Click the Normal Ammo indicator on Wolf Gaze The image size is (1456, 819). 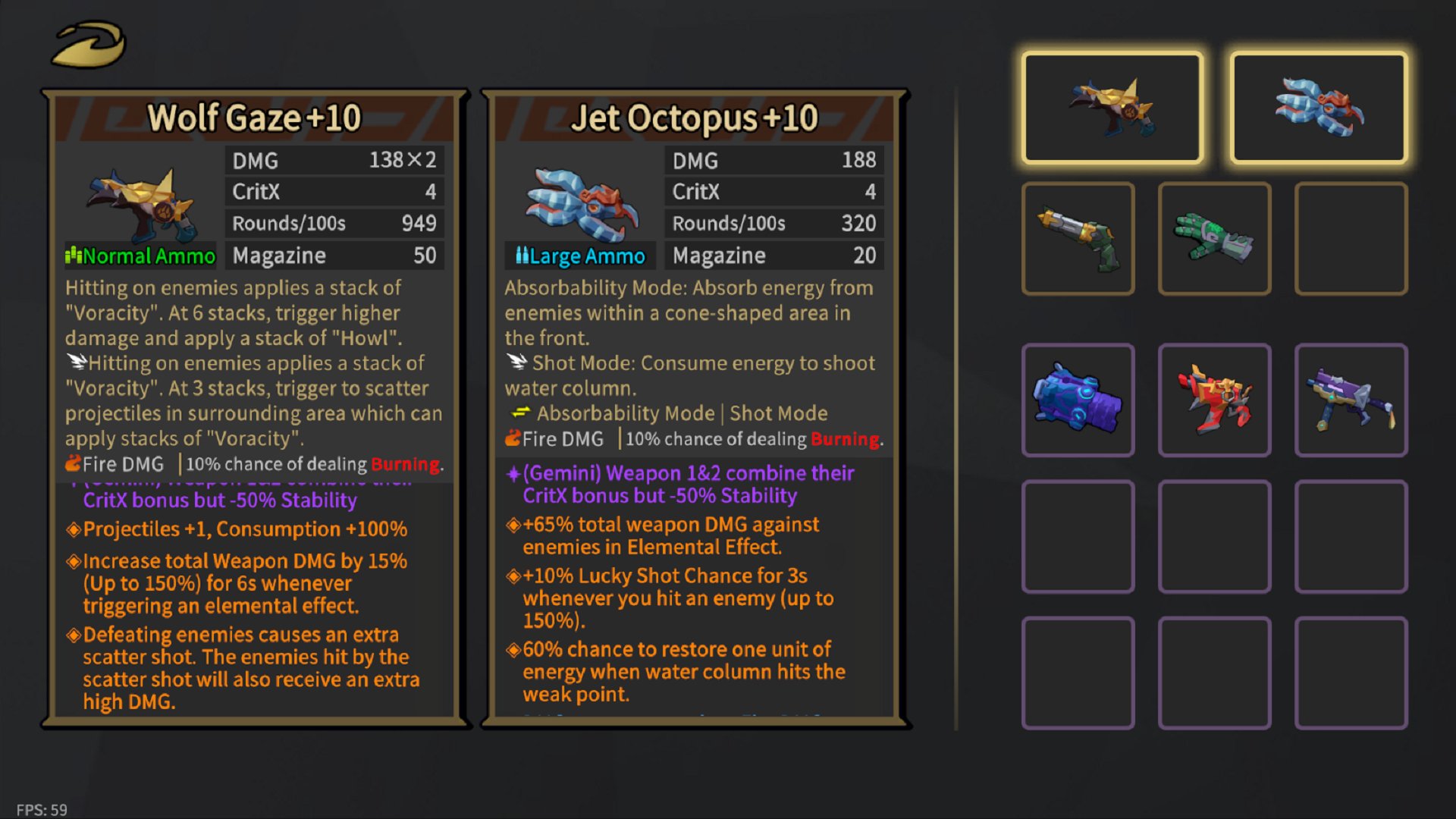(x=140, y=256)
